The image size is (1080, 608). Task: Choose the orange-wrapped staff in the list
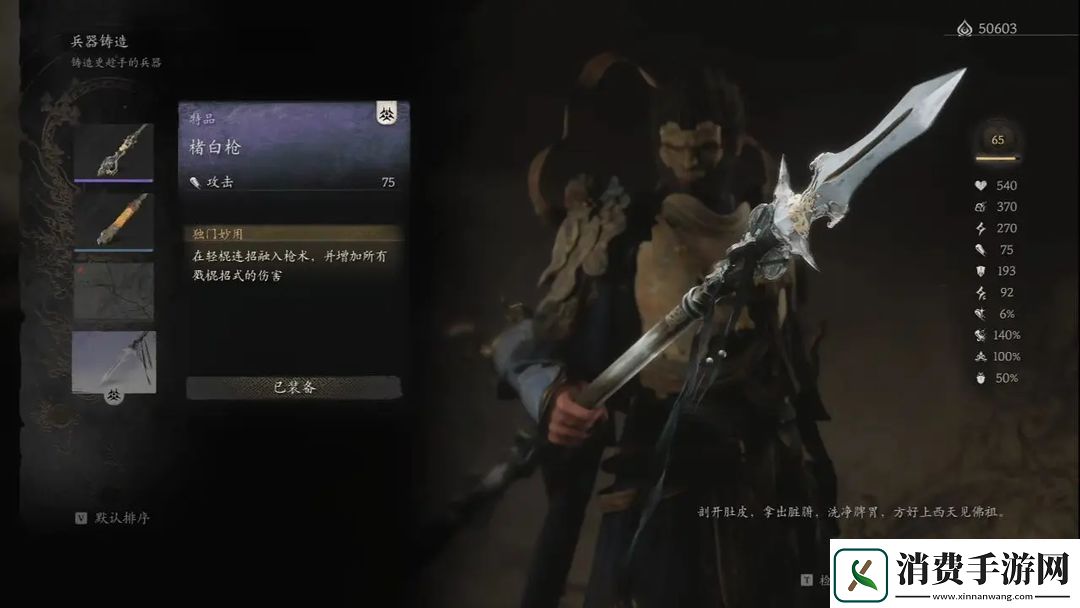pyautogui.click(x=113, y=220)
